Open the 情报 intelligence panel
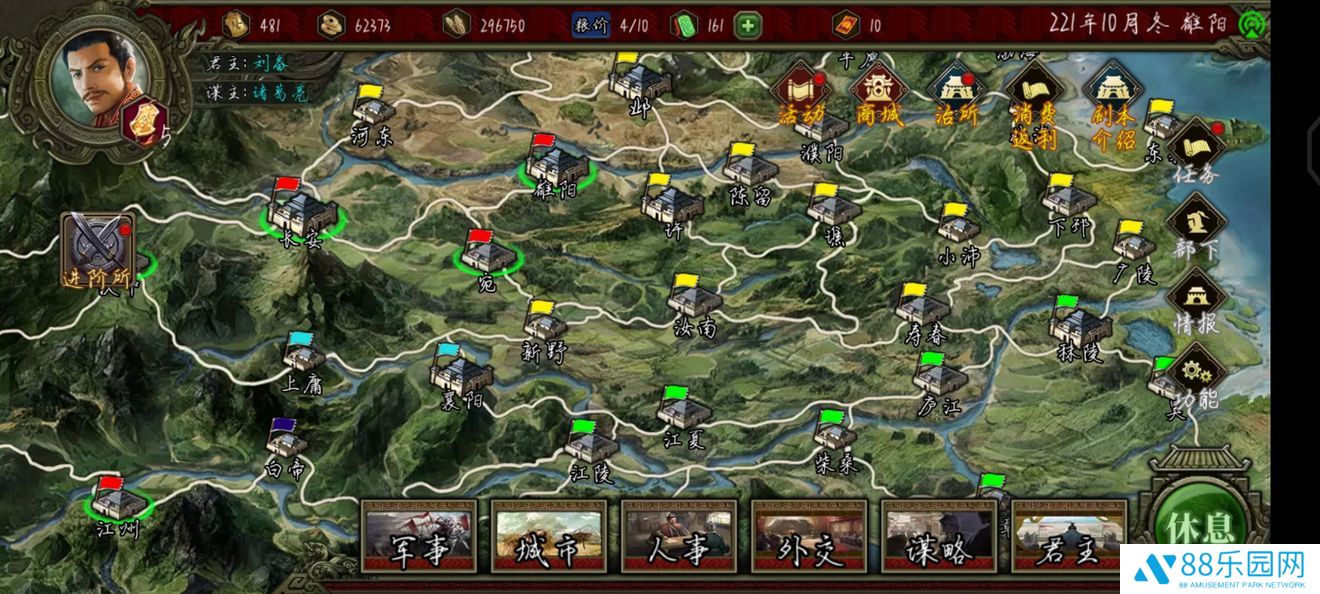 point(1197,300)
